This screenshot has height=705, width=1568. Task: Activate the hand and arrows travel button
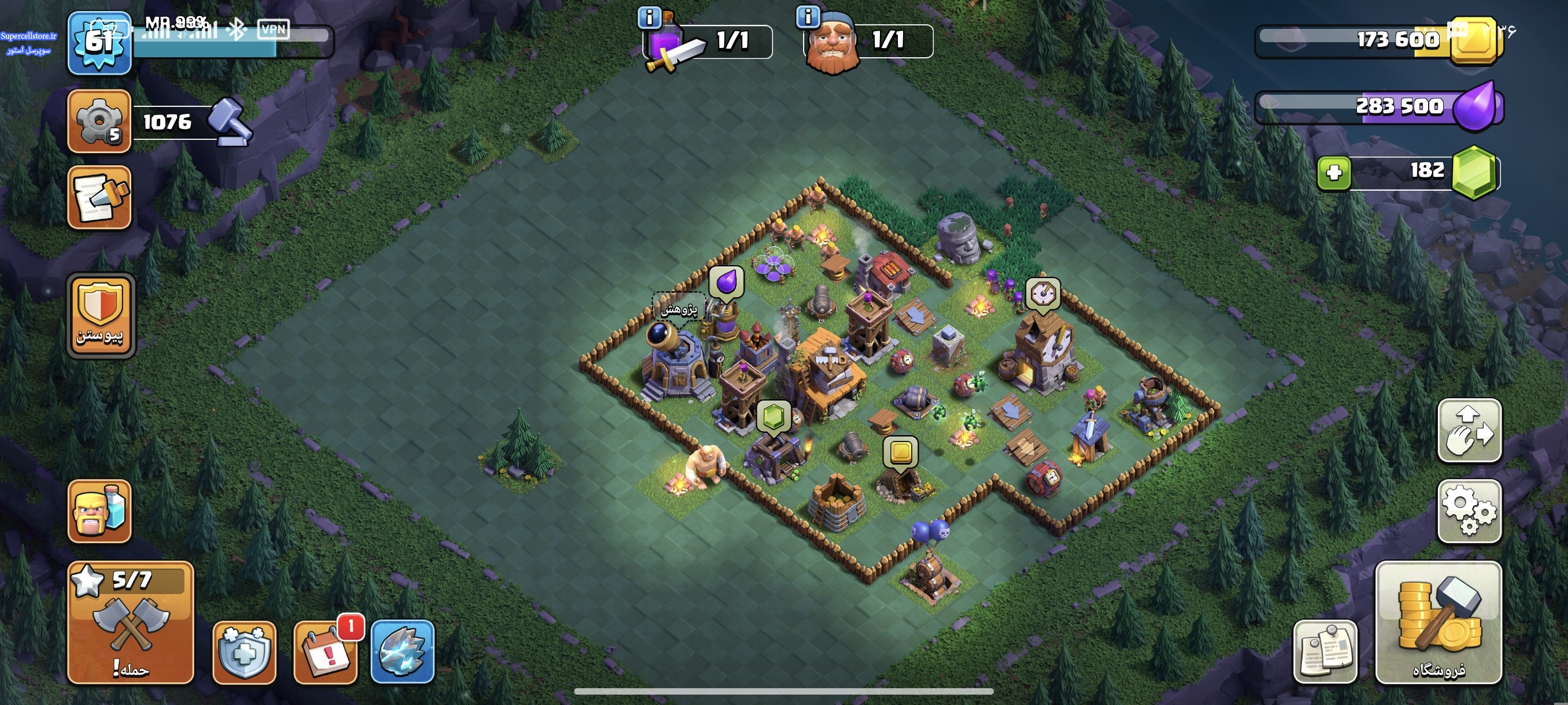coord(1469,431)
